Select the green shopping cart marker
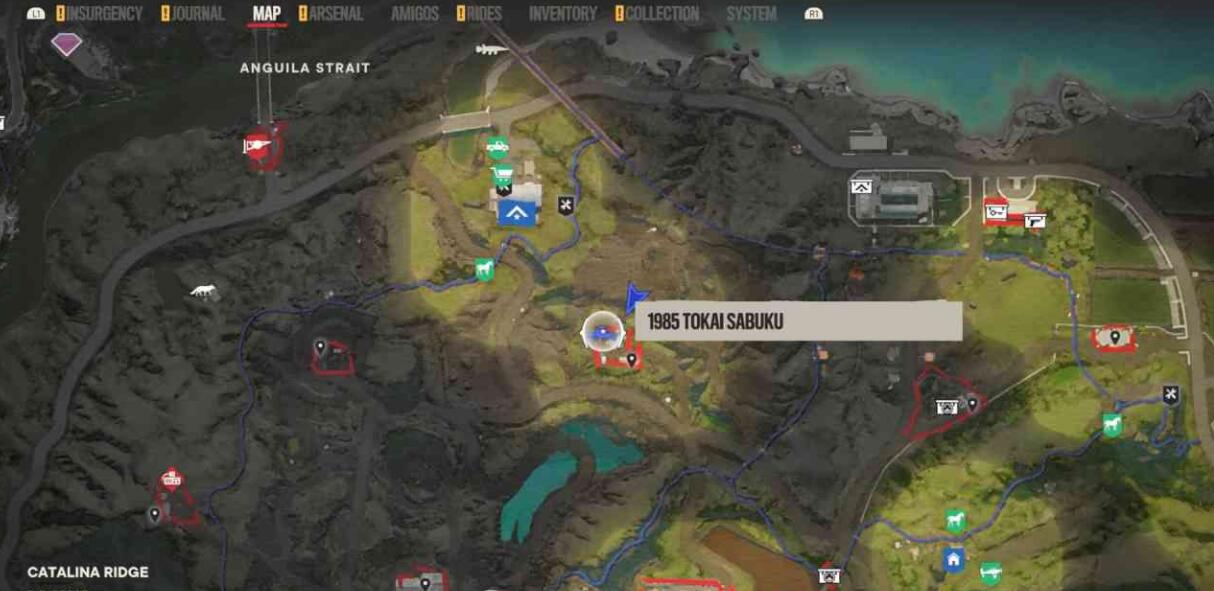The image size is (1214, 591). tap(503, 173)
